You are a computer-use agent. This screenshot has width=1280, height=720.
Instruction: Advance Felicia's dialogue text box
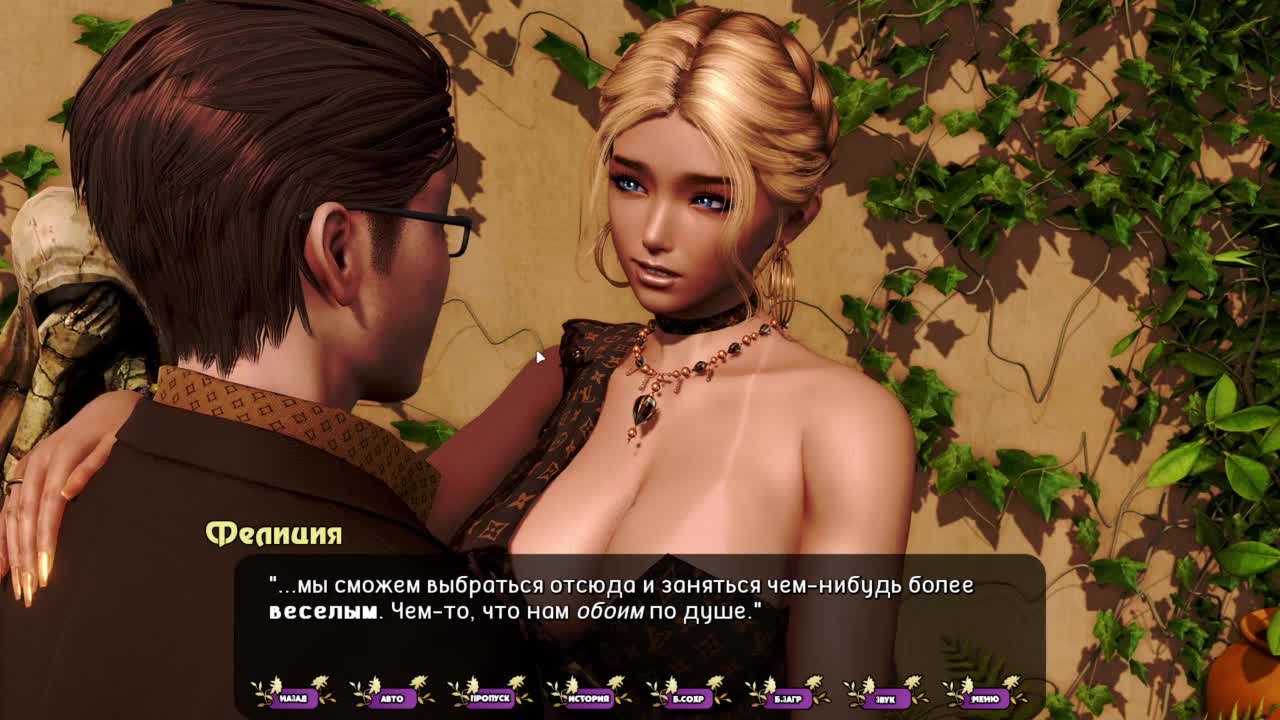point(640,610)
